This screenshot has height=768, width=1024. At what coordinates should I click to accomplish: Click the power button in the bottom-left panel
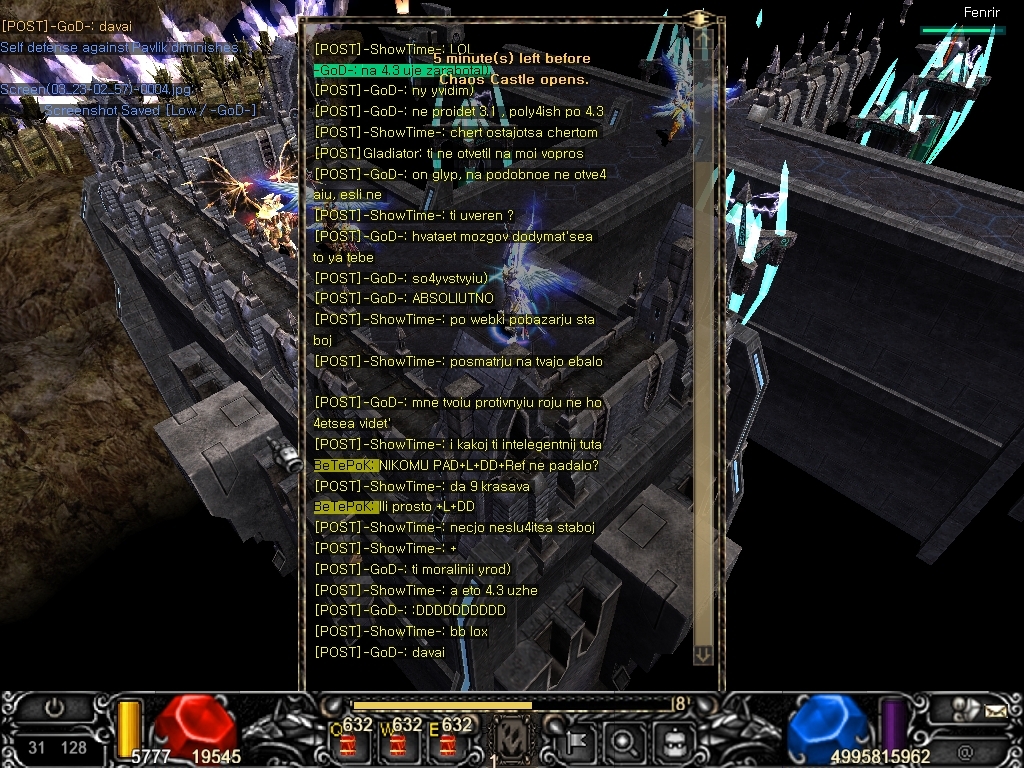54,709
